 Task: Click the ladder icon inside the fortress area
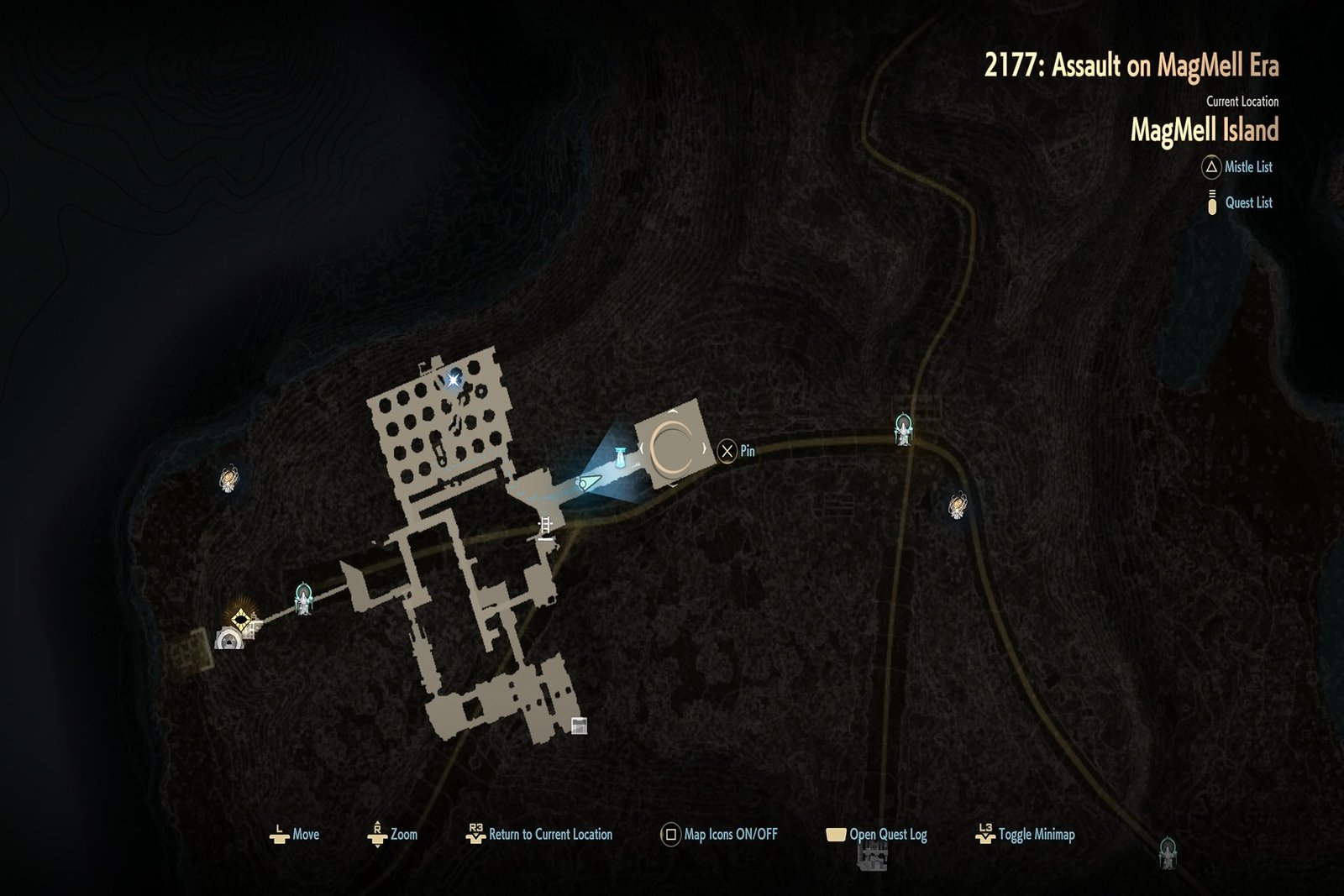pyautogui.click(x=545, y=526)
